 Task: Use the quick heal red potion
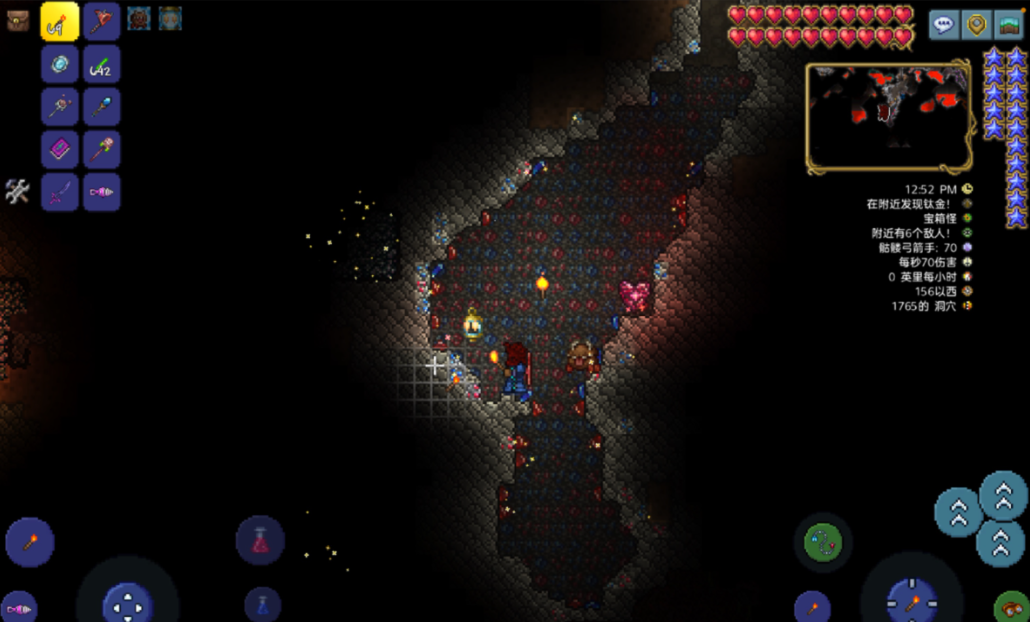(x=260, y=541)
